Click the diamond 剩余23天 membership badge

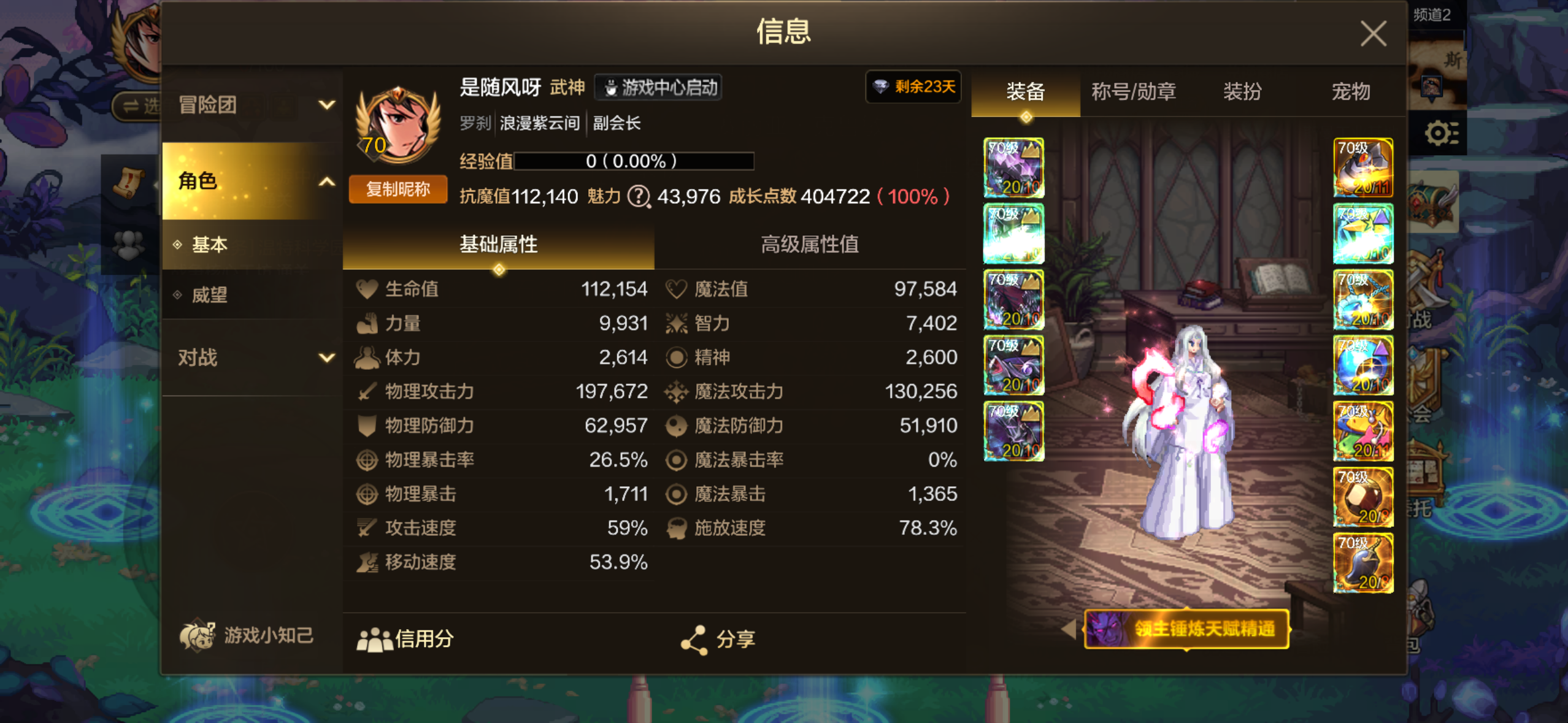point(912,87)
